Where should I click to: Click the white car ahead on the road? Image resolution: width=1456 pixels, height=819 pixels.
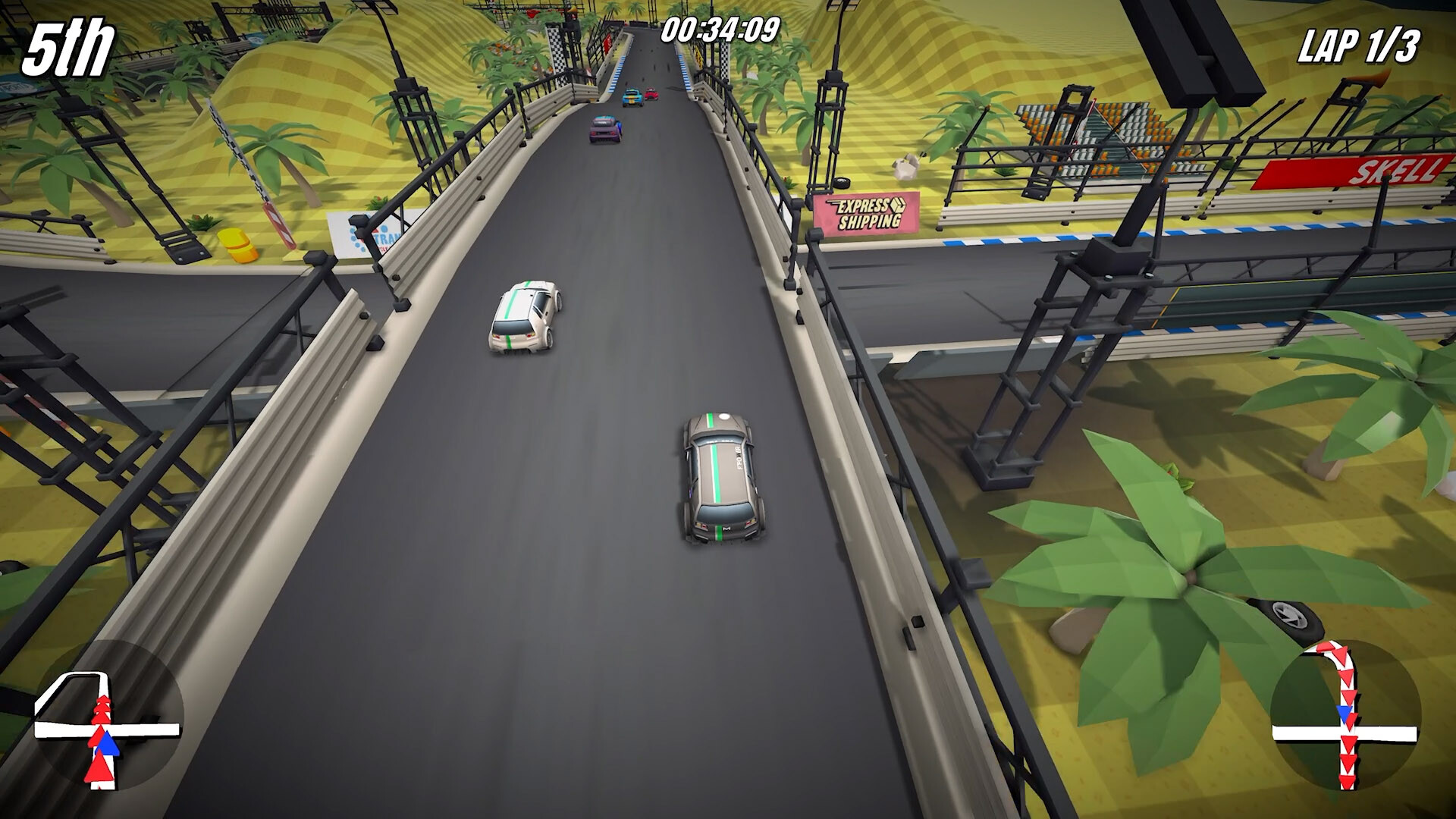(523, 315)
